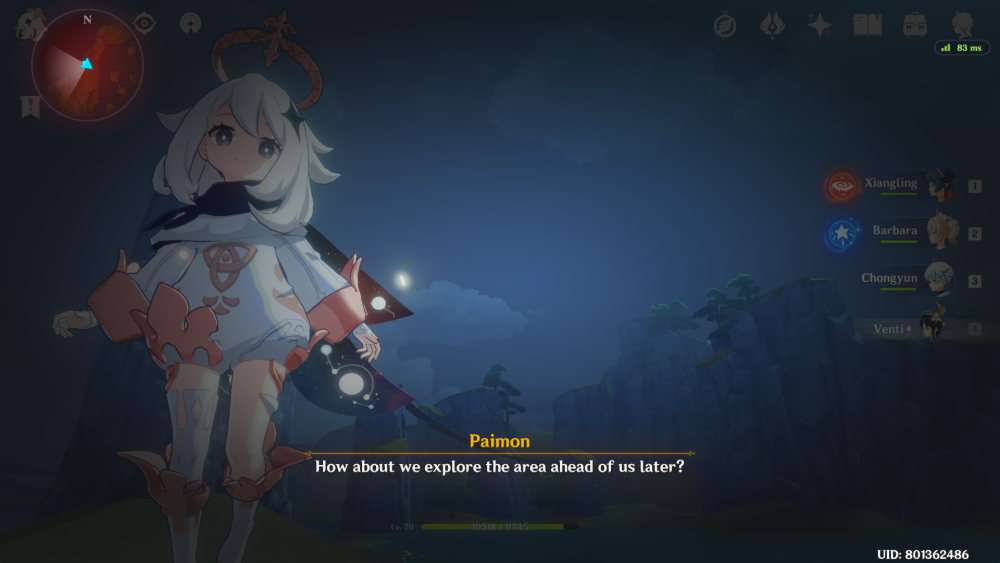
Task: Open the quest navigation icon beside the minimap
Action: point(189,24)
